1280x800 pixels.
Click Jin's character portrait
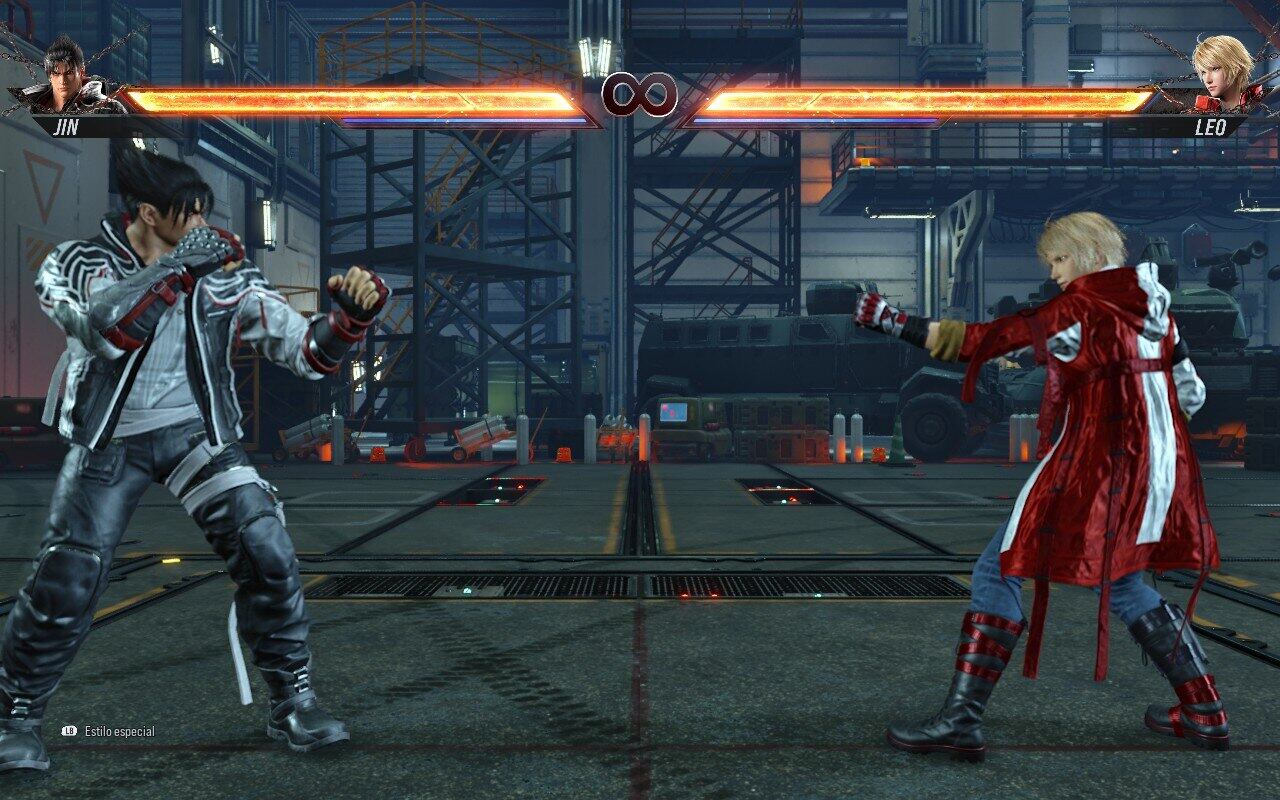(x=66, y=77)
